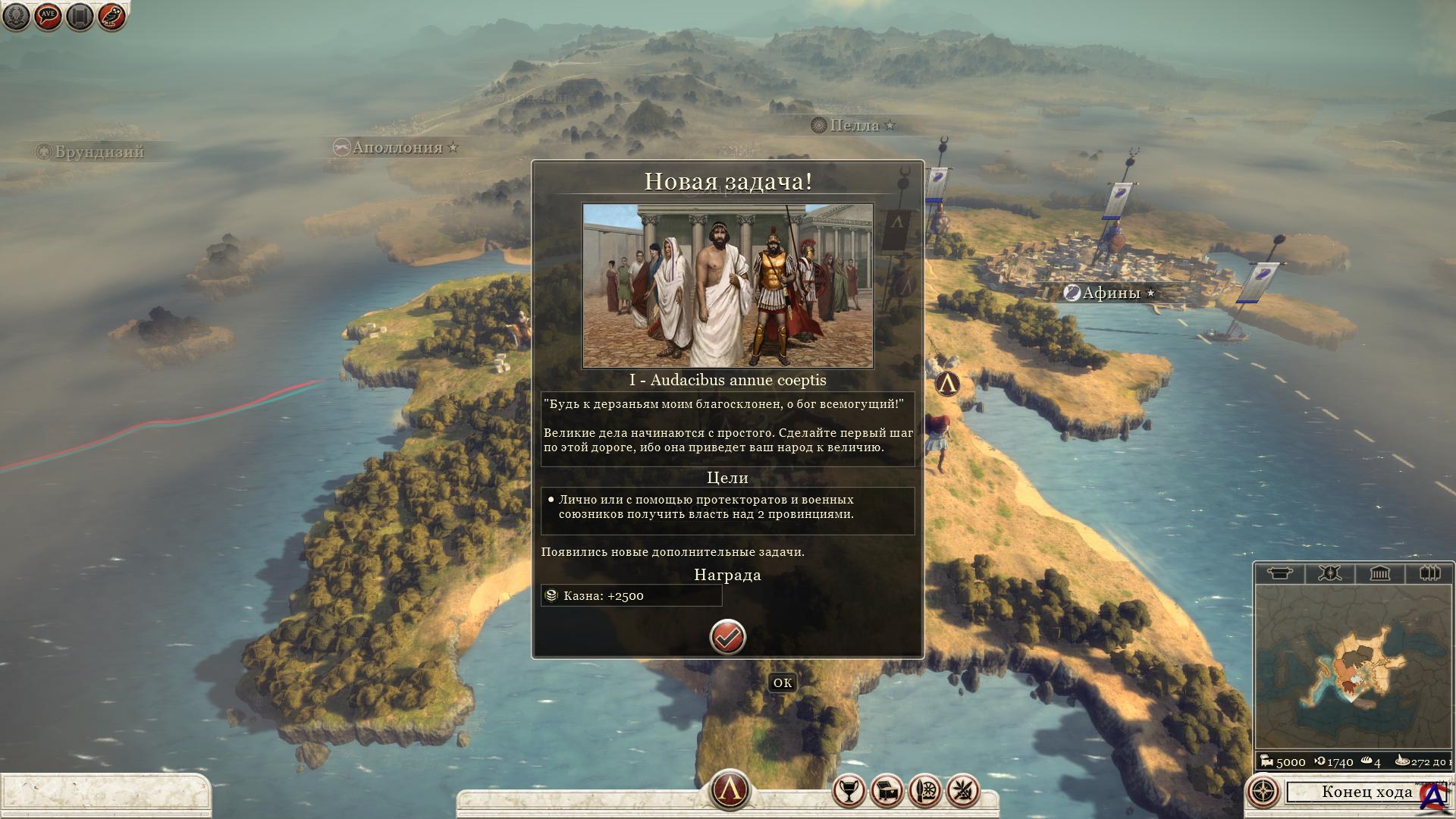Select the temple building tab
1456x819 pixels.
[x=1379, y=573]
